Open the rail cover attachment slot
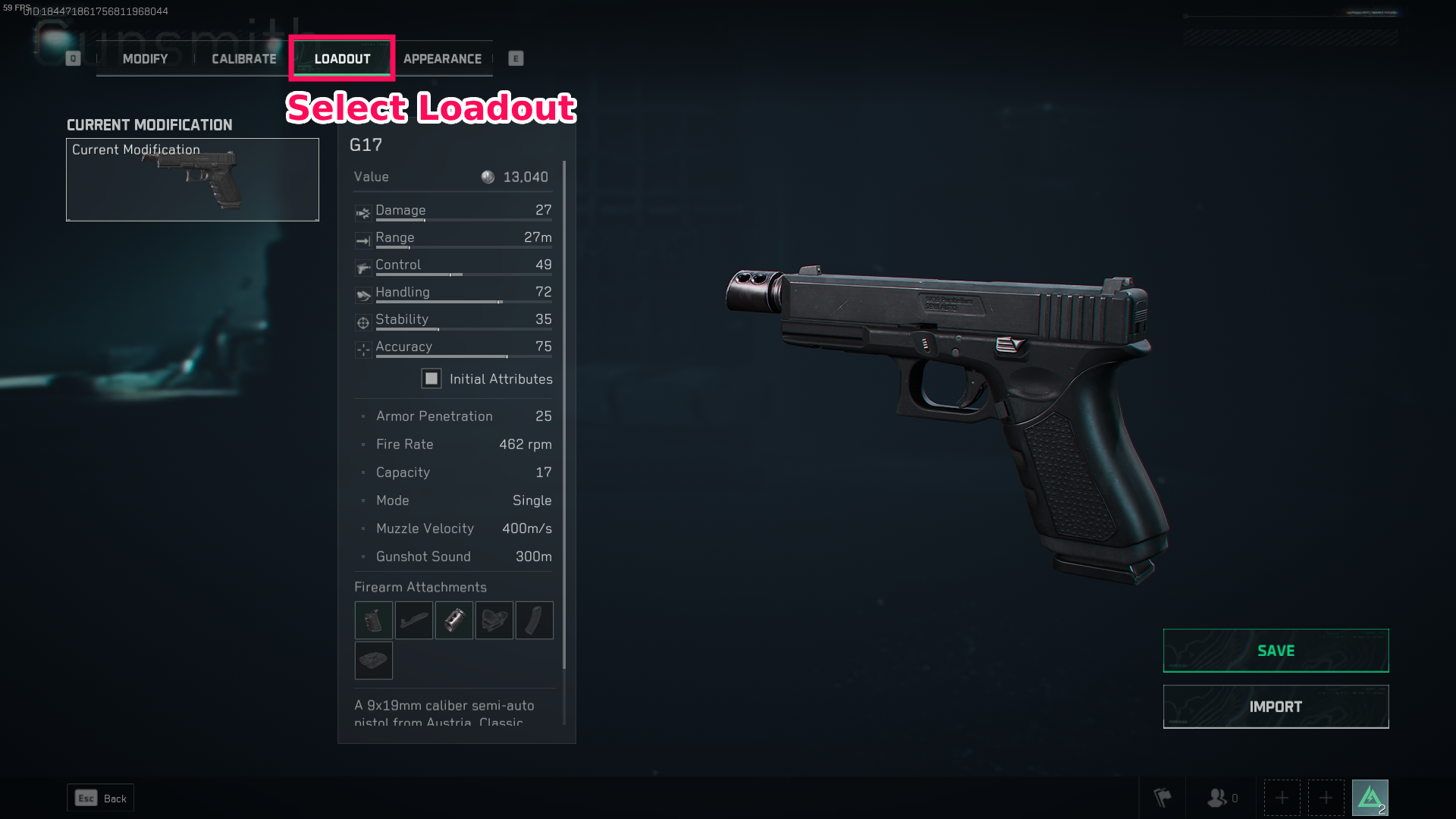Image resolution: width=1456 pixels, height=819 pixels. (373, 661)
